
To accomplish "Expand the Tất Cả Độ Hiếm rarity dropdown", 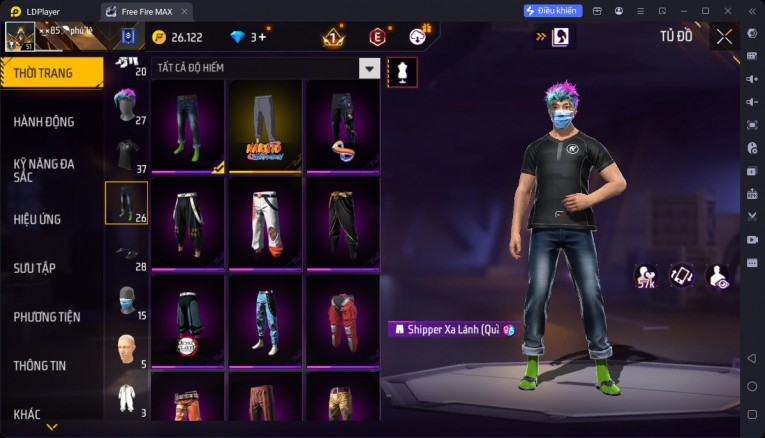I will 370,68.
